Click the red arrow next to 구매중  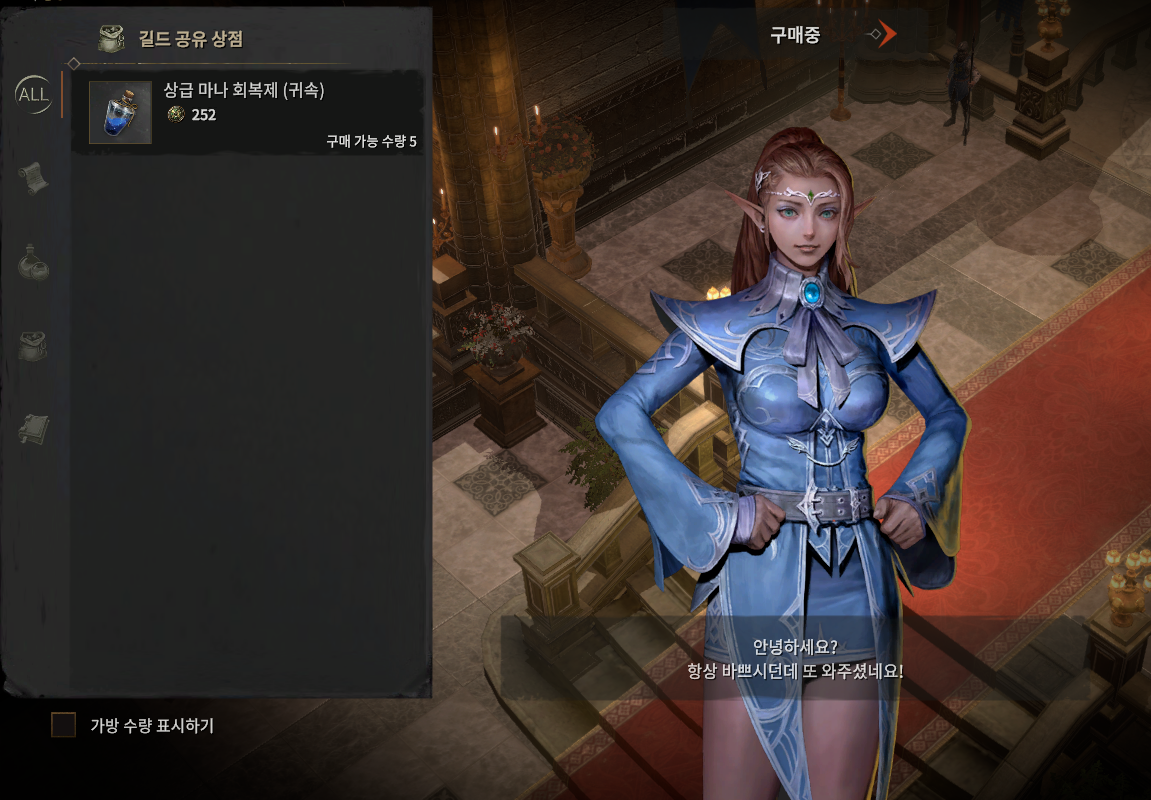coord(884,35)
